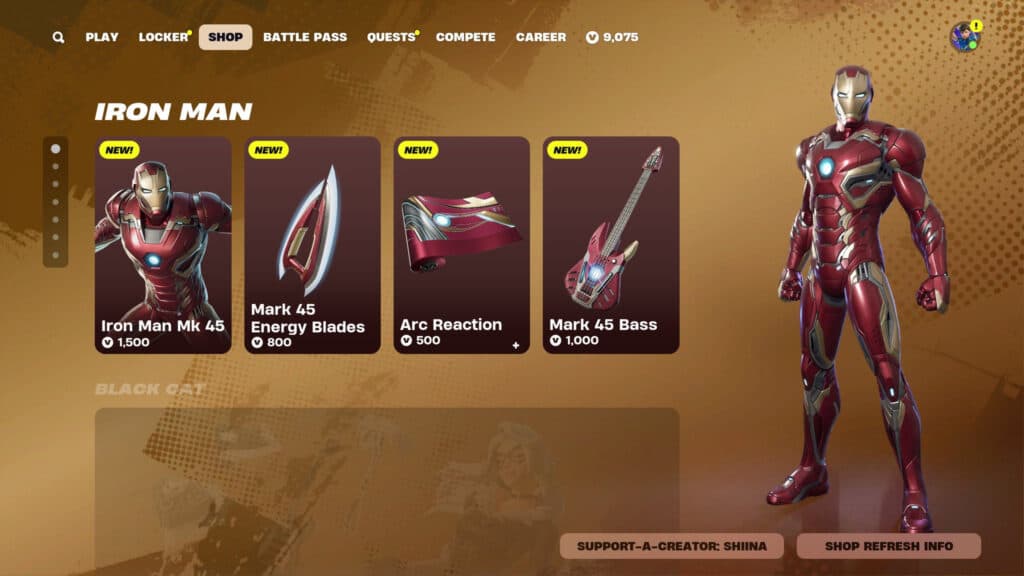The height and width of the screenshot is (576, 1024).
Task: Switch to the Compete tab
Action: pos(465,37)
